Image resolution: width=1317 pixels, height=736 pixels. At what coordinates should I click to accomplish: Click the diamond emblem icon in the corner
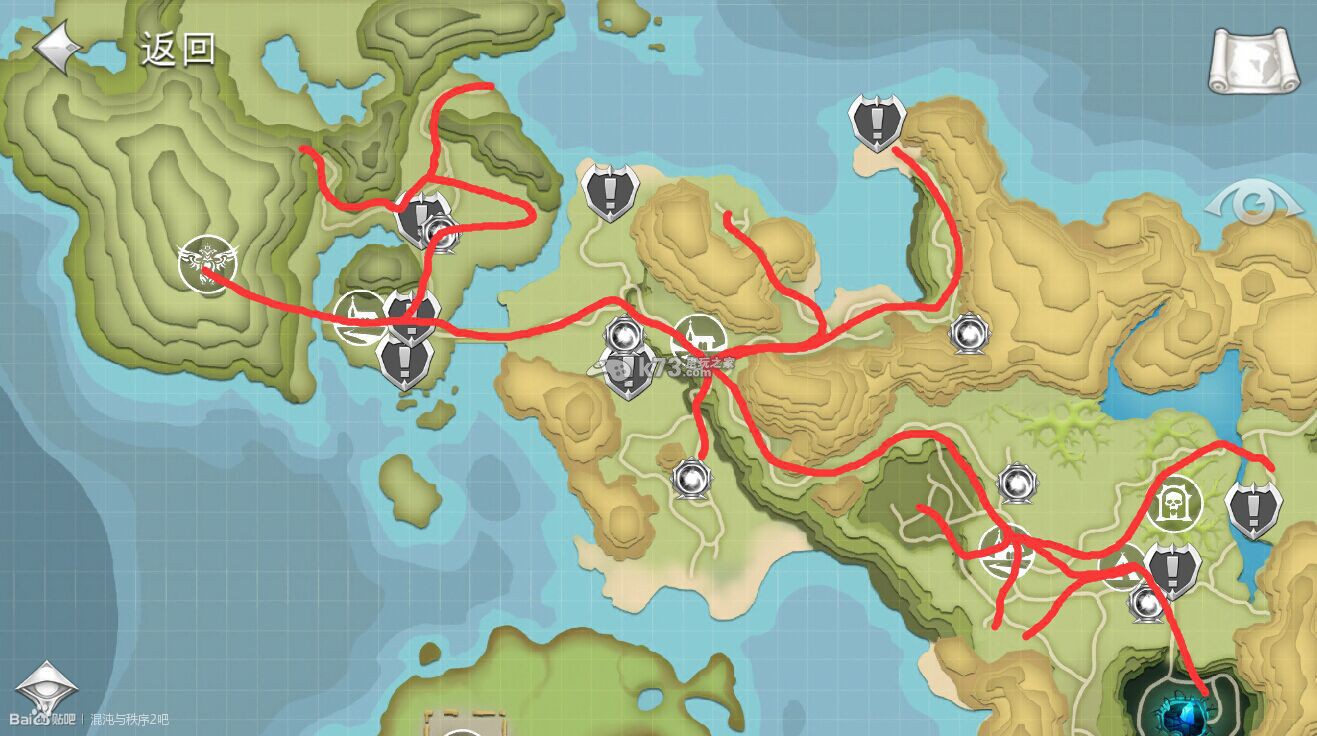[45, 688]
